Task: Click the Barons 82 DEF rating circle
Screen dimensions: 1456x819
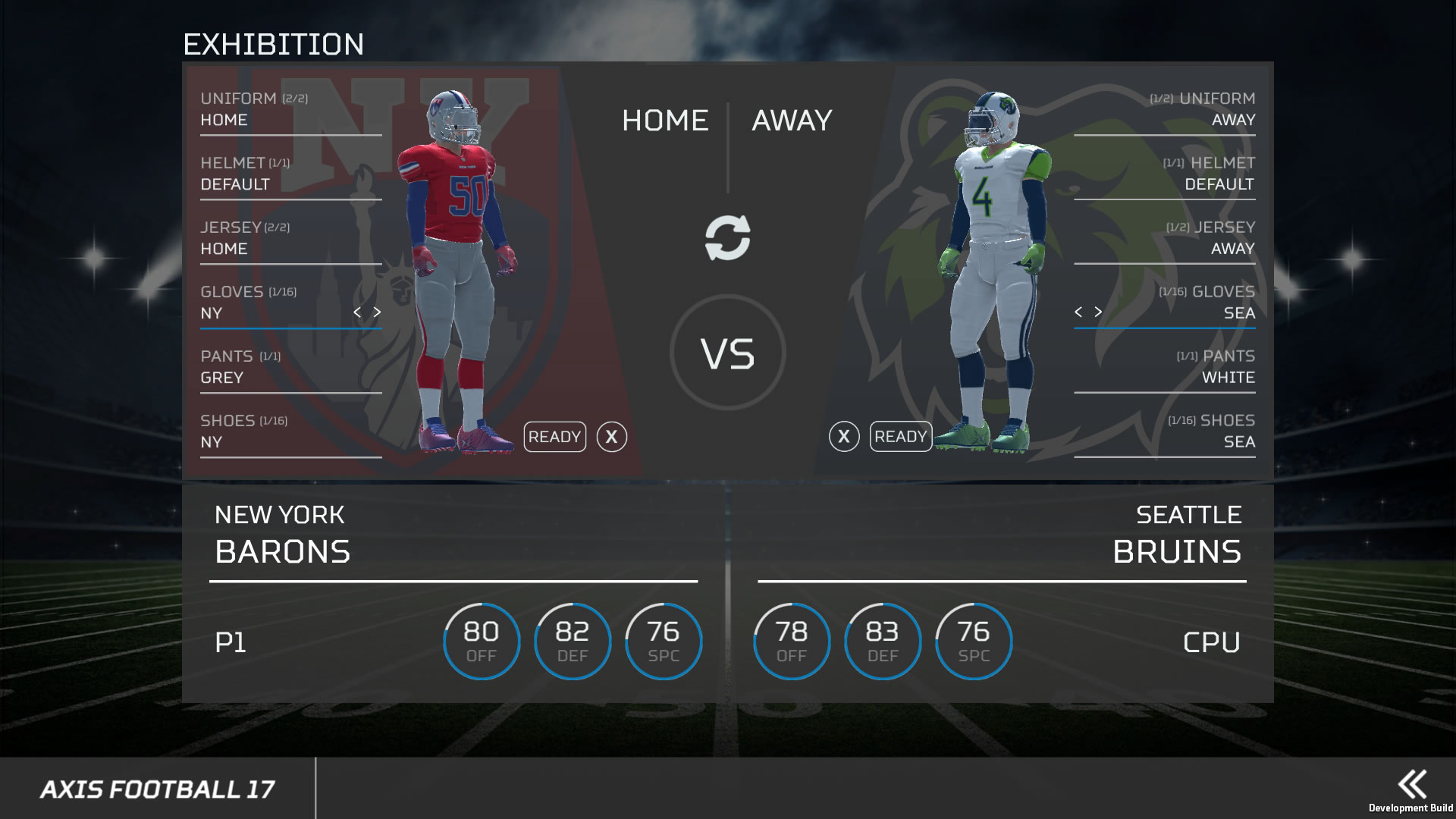Action: pyautogui.click(x=573, y=641)
